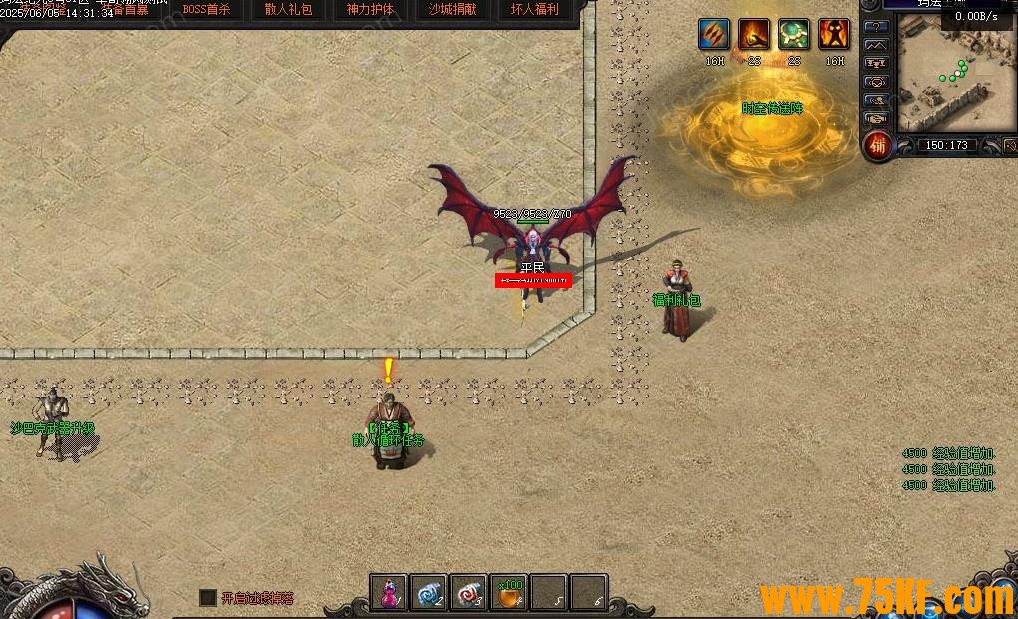Image resolution: width=1018 pixels, height=619 pixels.
Task: Open the 坏人福利 menu
Action: click(534, 10)
